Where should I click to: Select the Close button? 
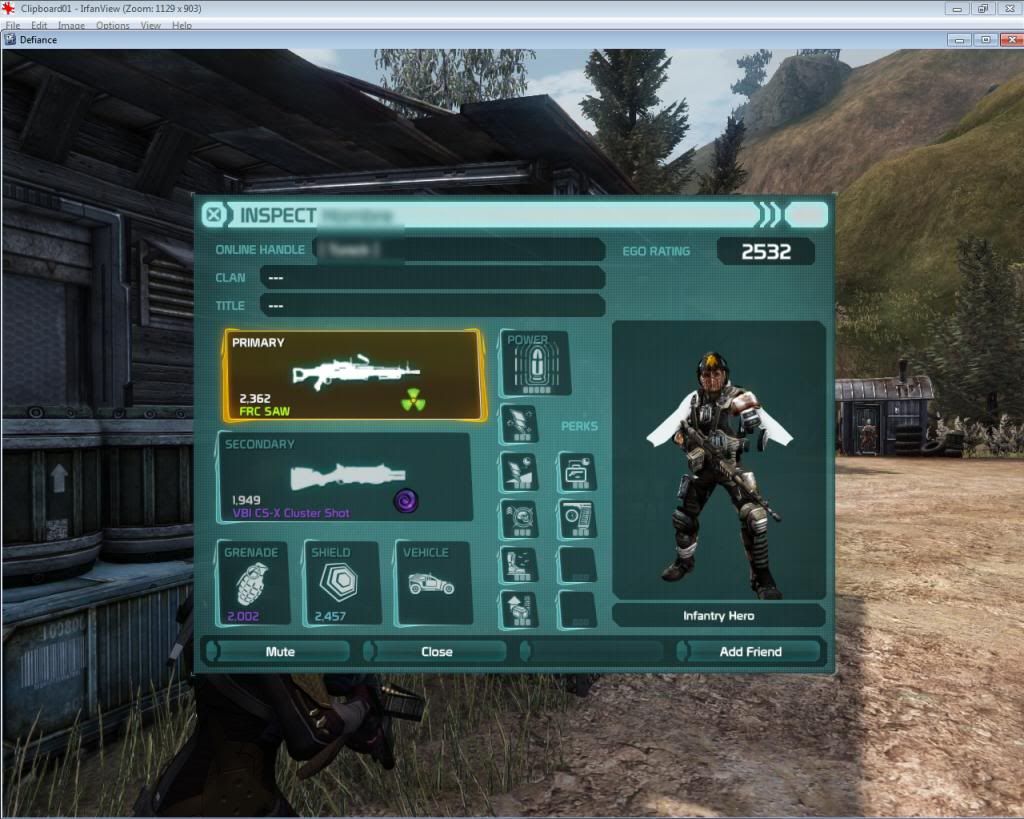[436, 651]
